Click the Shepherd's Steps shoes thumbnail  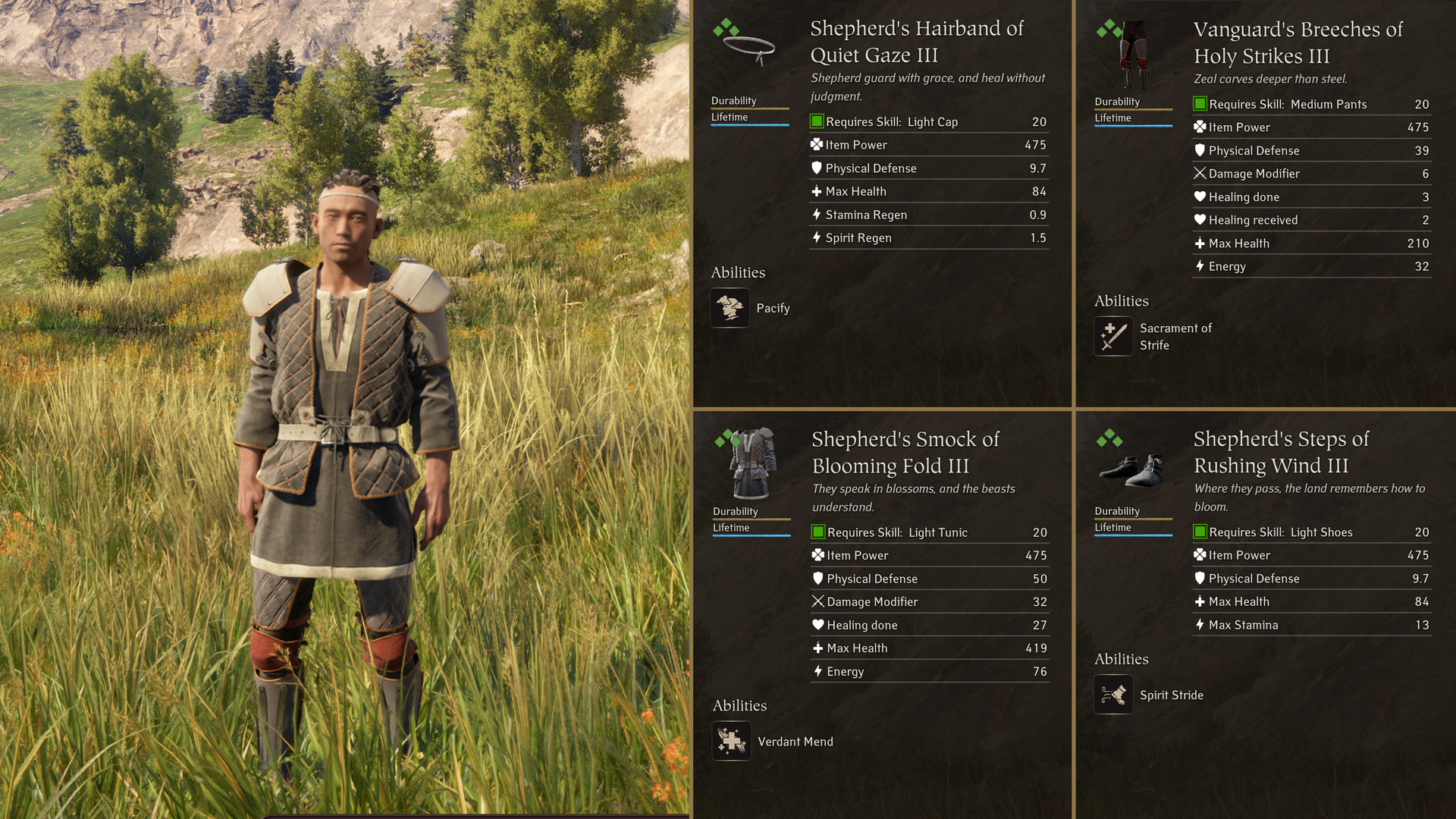point(1133,470)
